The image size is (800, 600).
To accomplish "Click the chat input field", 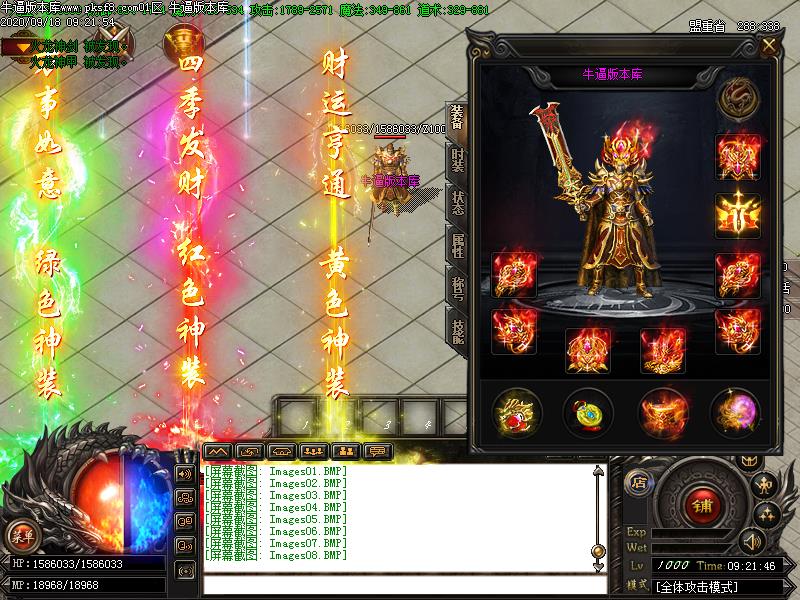I will pos(400,584).
